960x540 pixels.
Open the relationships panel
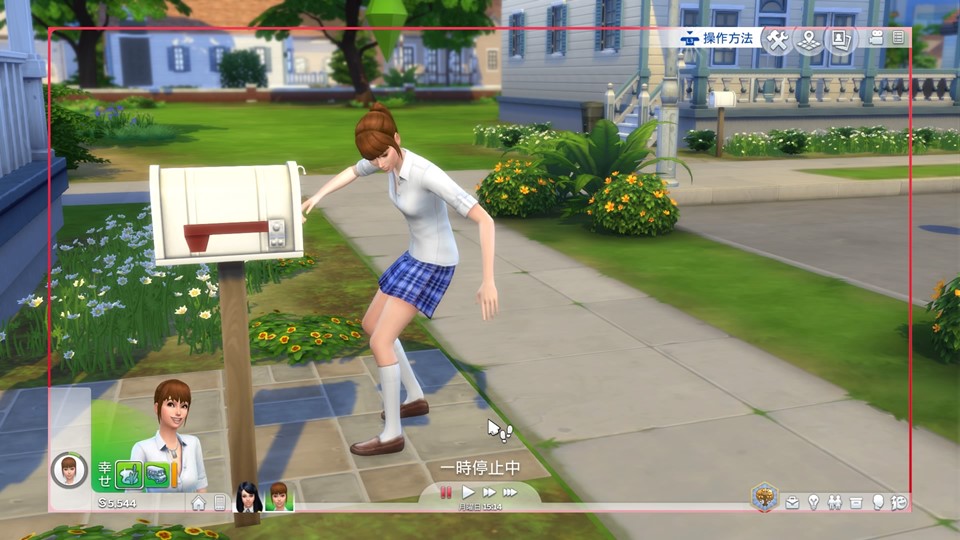tap(835, 502)
